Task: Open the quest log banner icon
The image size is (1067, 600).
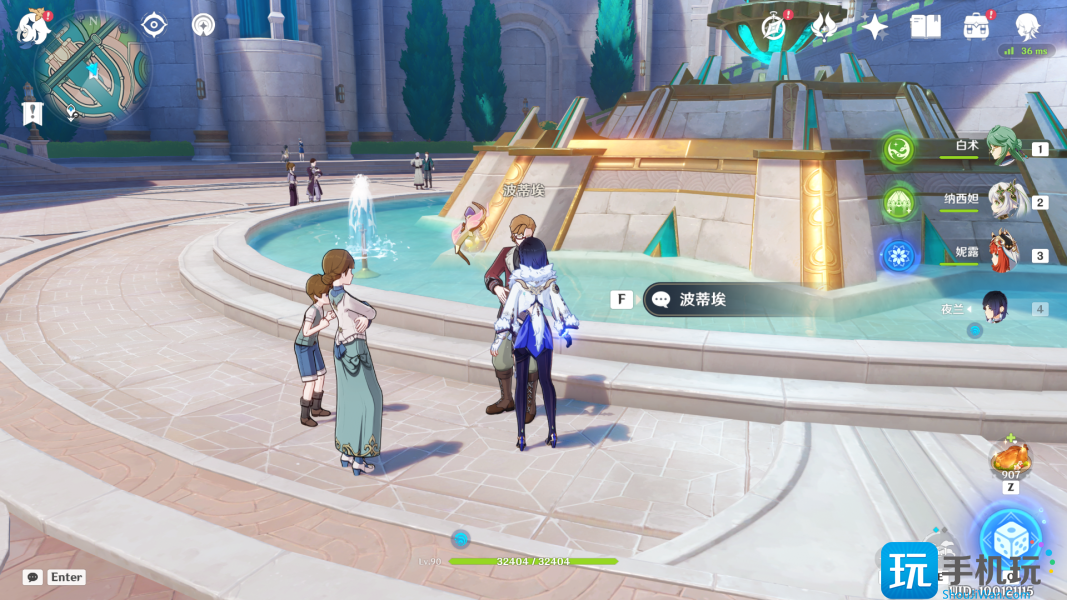Action: (33, 113)
